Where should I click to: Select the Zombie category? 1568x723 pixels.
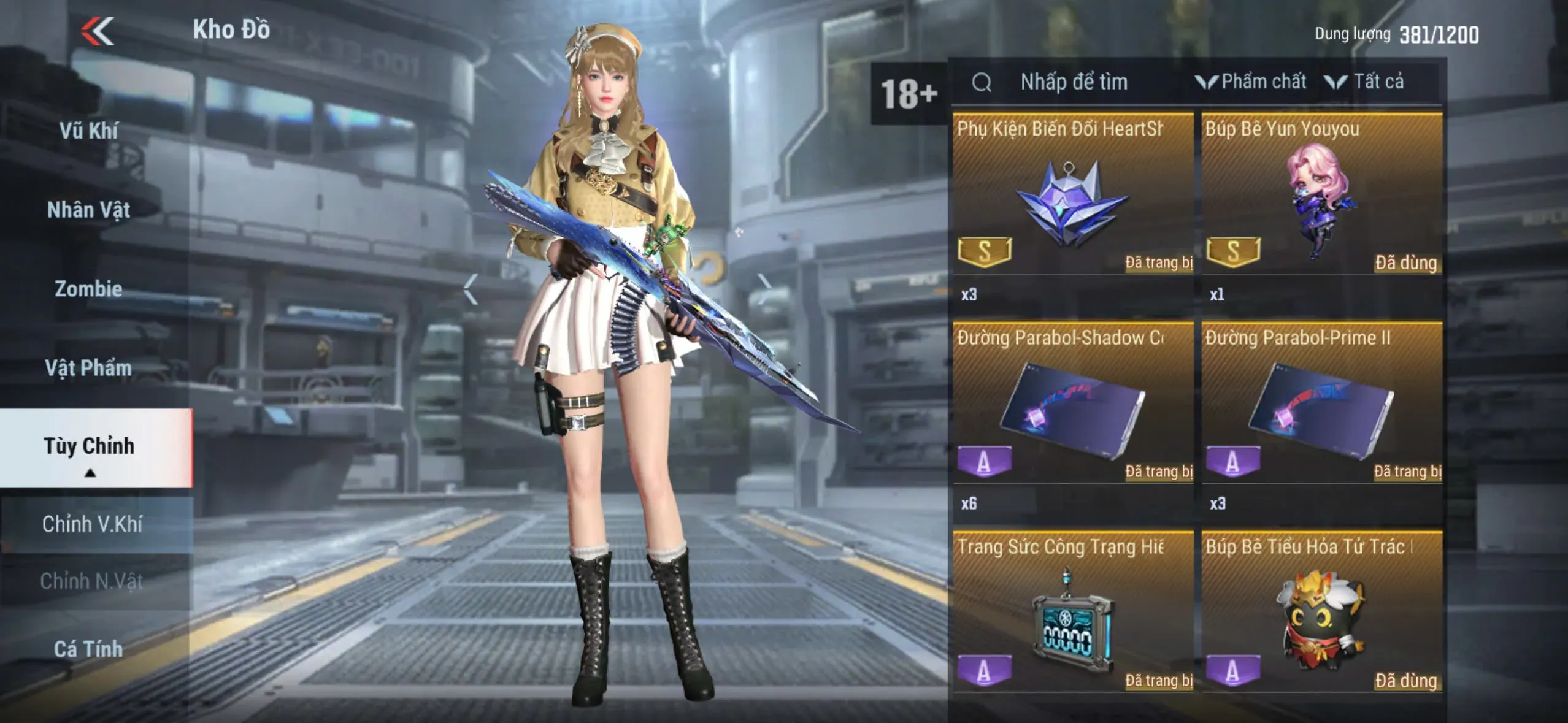pyautogui.click(x=89, y=289)
